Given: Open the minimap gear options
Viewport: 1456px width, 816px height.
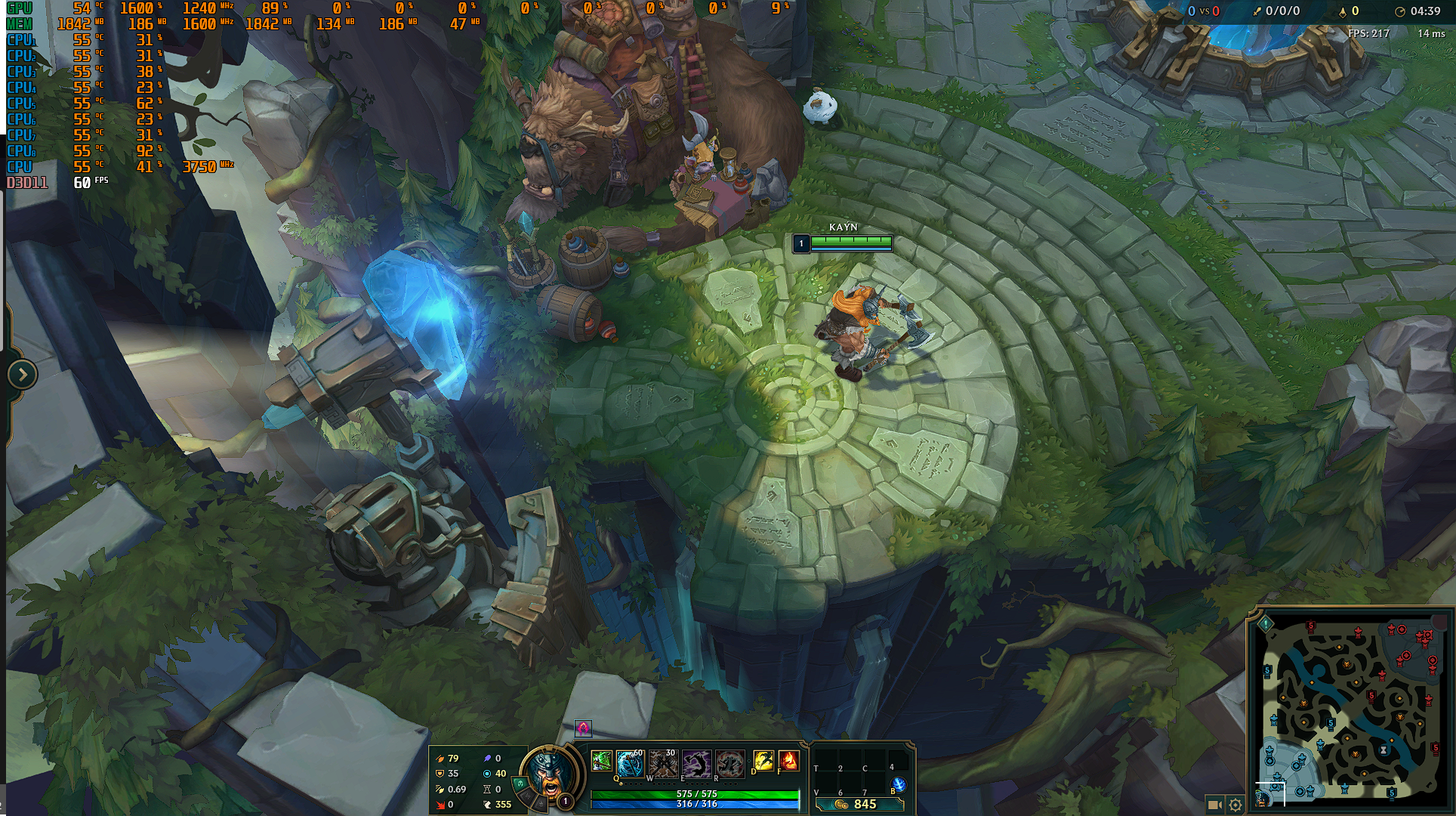Looking at the screenshot, I should pos(1235,805).
